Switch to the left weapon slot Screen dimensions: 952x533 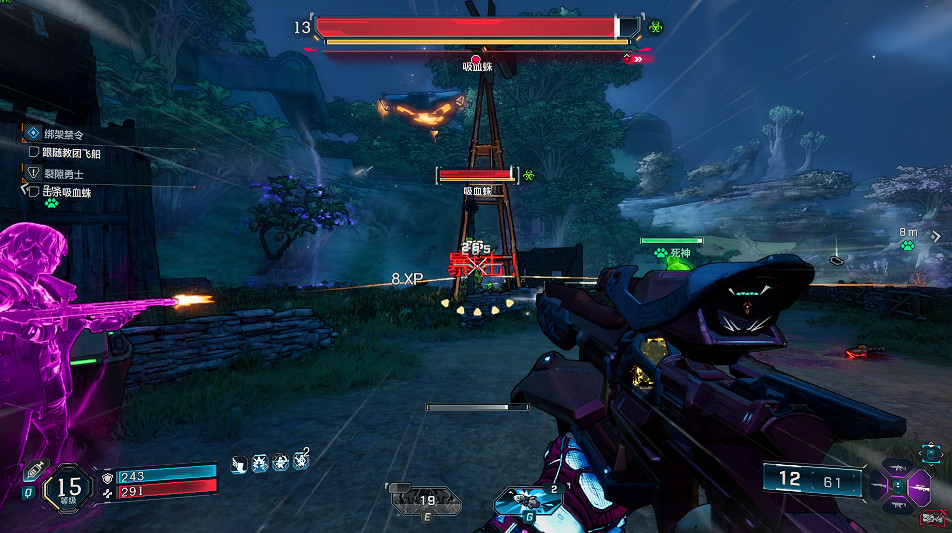pos(877,486)
